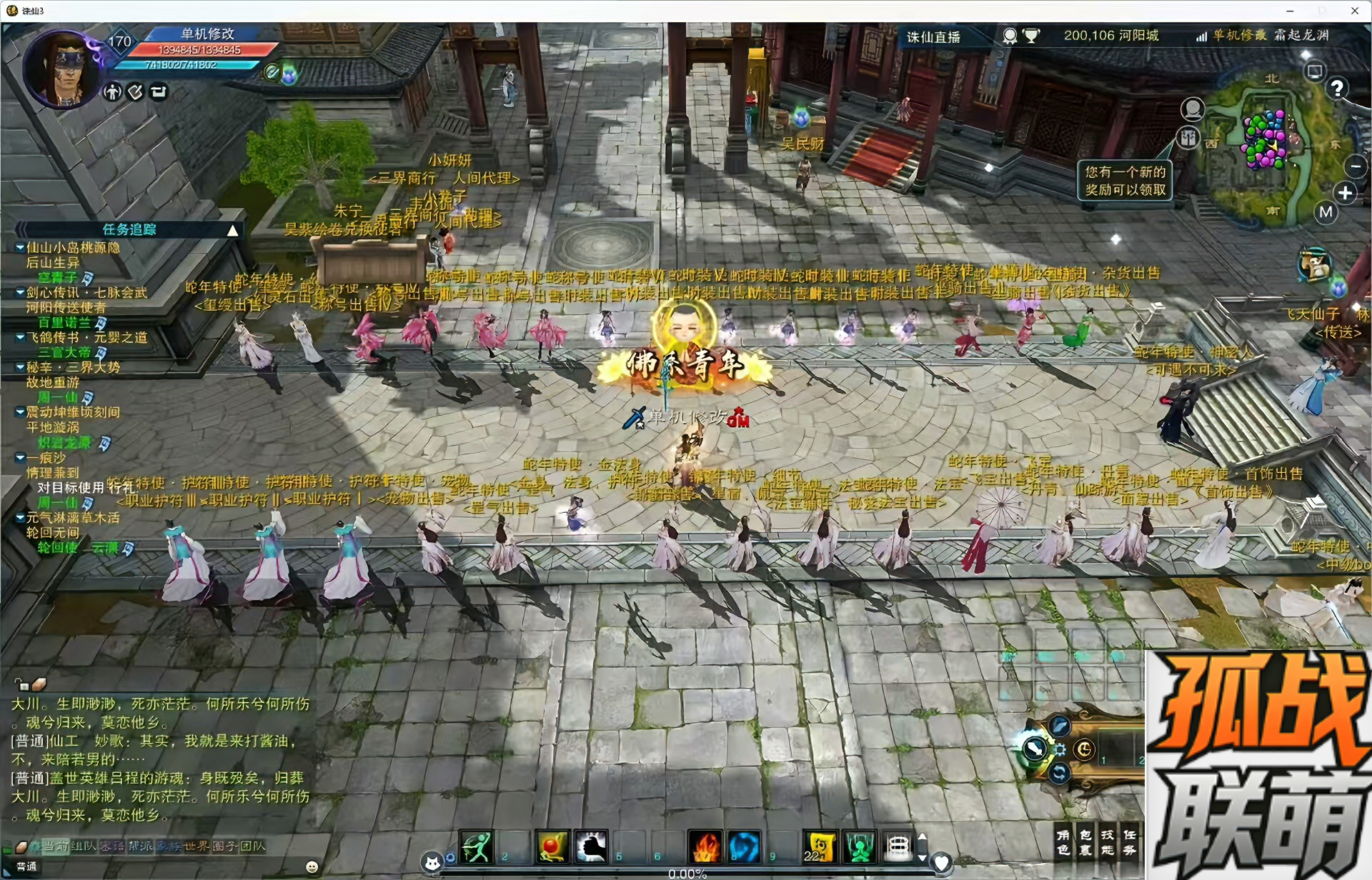The image size is (1372, 880).
Task: Zoom in the minimap with plus button
Action: [x=1346, y=193]
